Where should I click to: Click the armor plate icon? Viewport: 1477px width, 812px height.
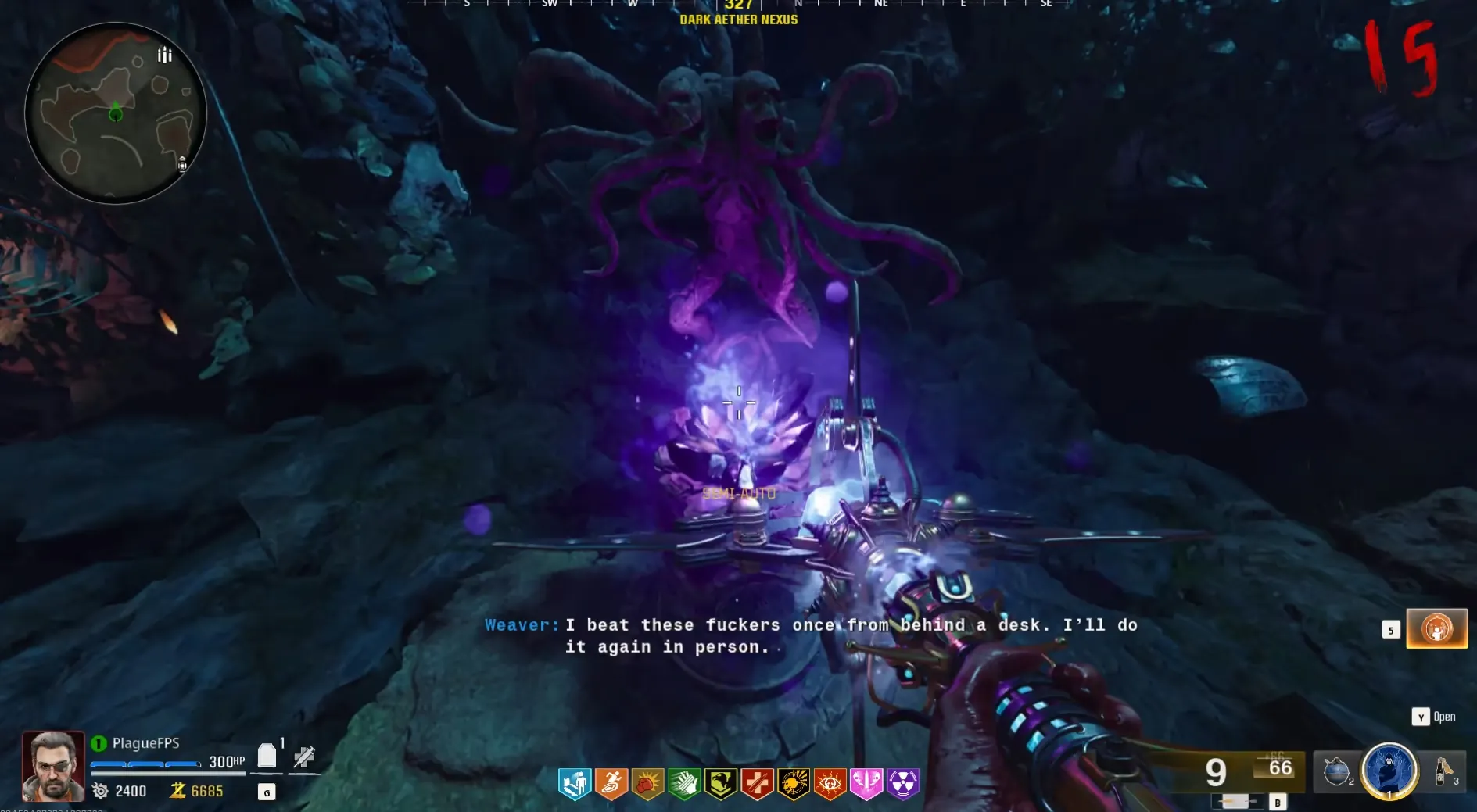coord(267,756)
